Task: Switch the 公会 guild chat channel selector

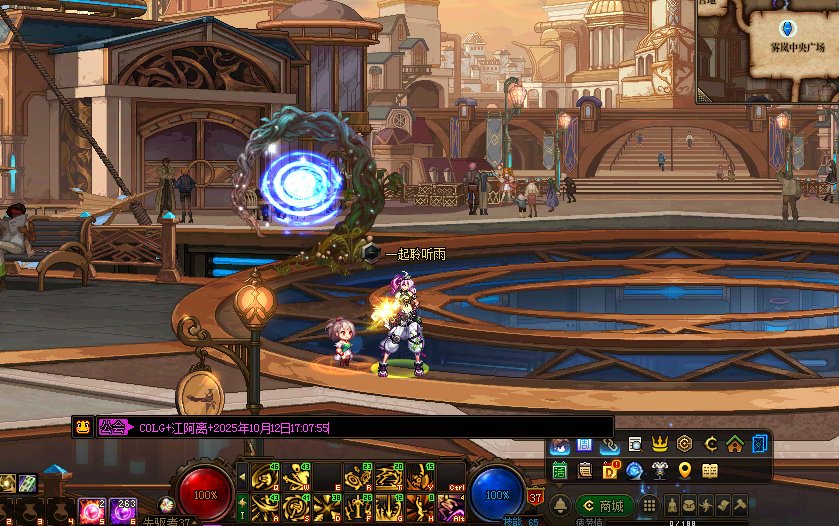Action: pyautogui.click(x=113, y=427)
